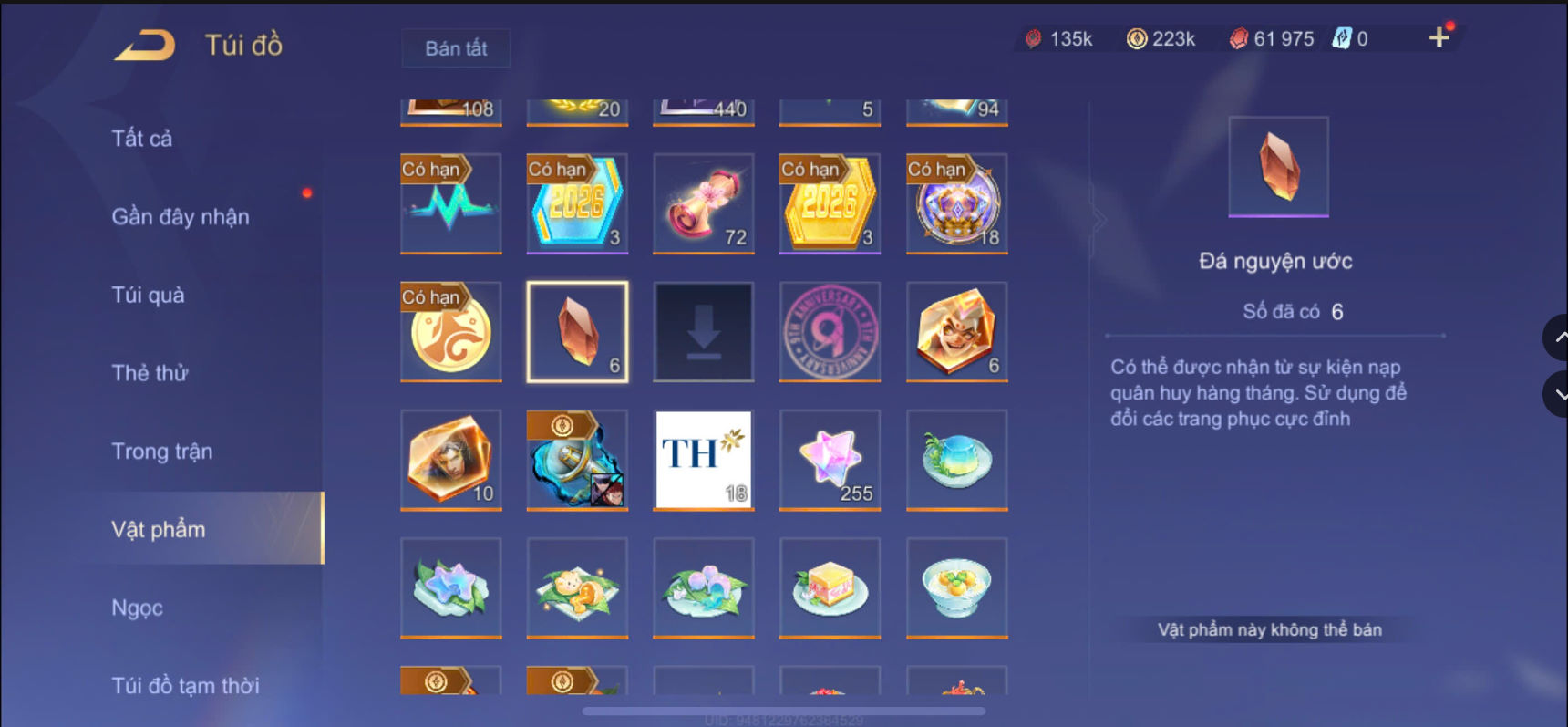This screenshot has width=1568, height=727.
Task: Select the pink star fragment with 255 count
Action: point(829,460)
